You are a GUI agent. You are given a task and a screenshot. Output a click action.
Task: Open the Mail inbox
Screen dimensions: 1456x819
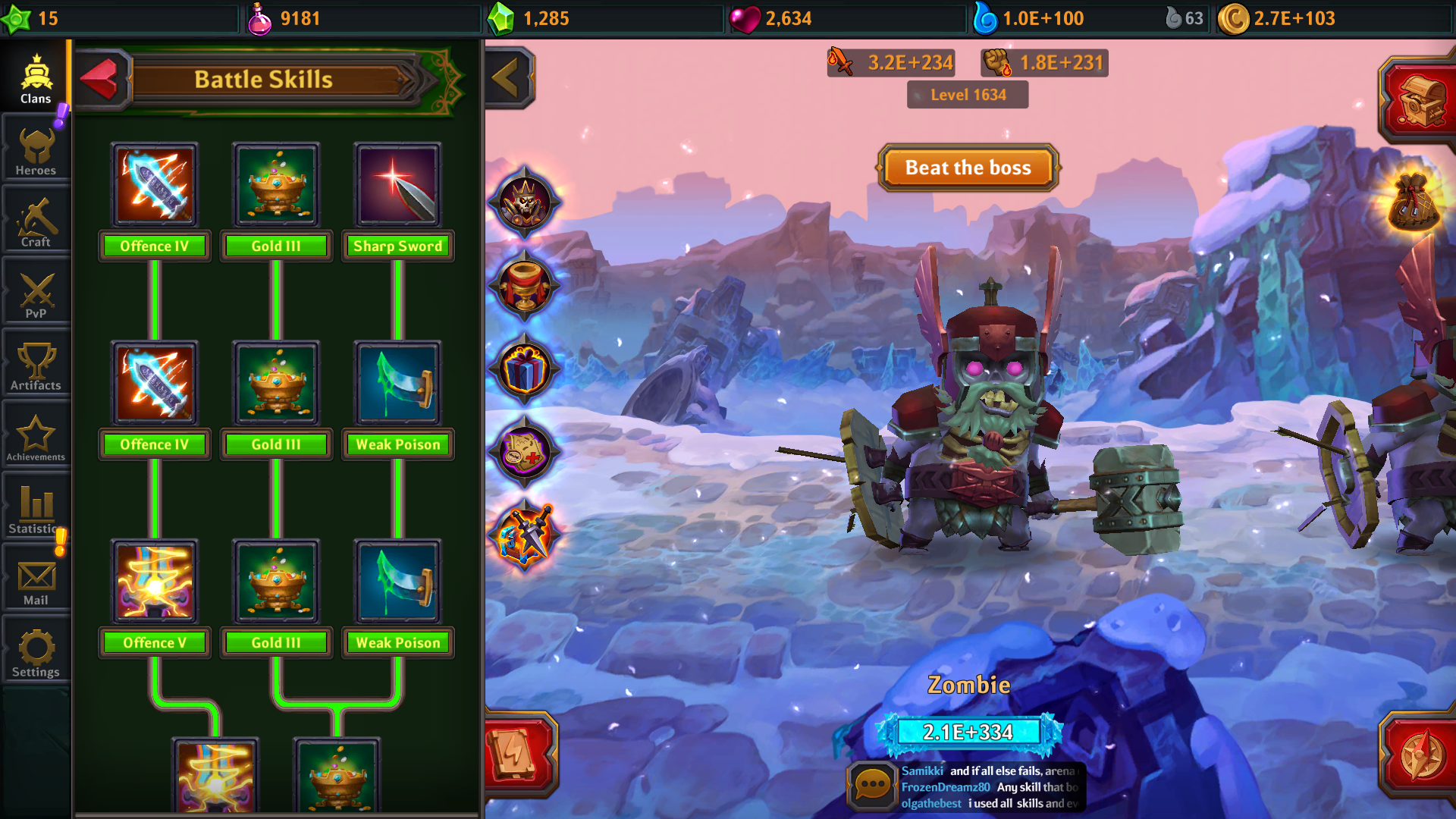(36, 581)
